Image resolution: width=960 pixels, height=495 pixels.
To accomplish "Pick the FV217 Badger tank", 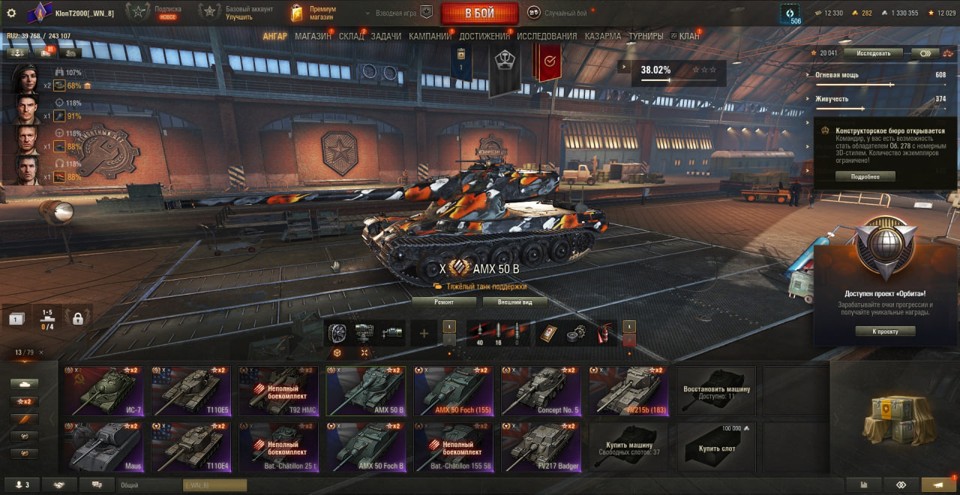I will click(537, 445).
